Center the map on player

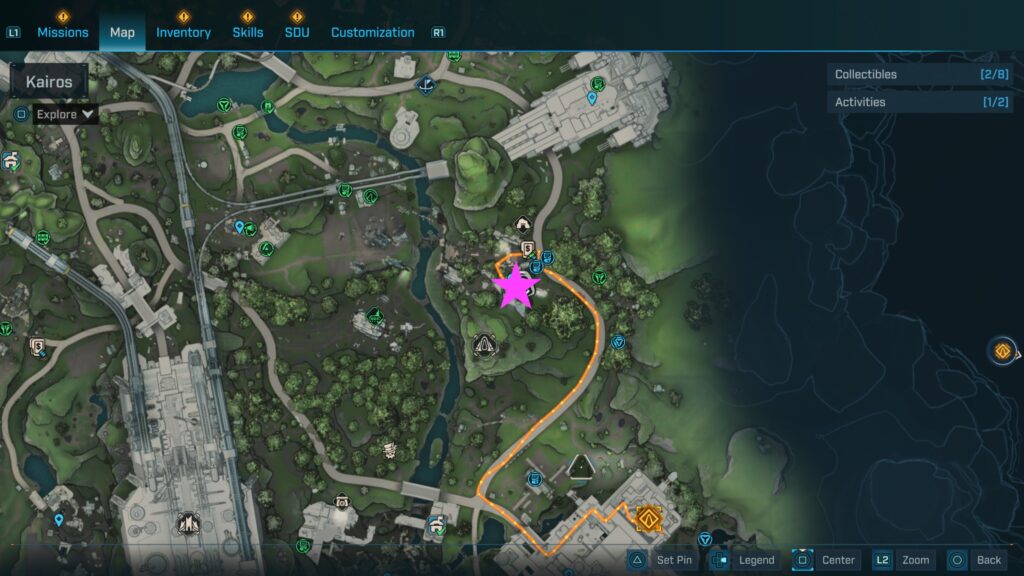click(826, 560)
